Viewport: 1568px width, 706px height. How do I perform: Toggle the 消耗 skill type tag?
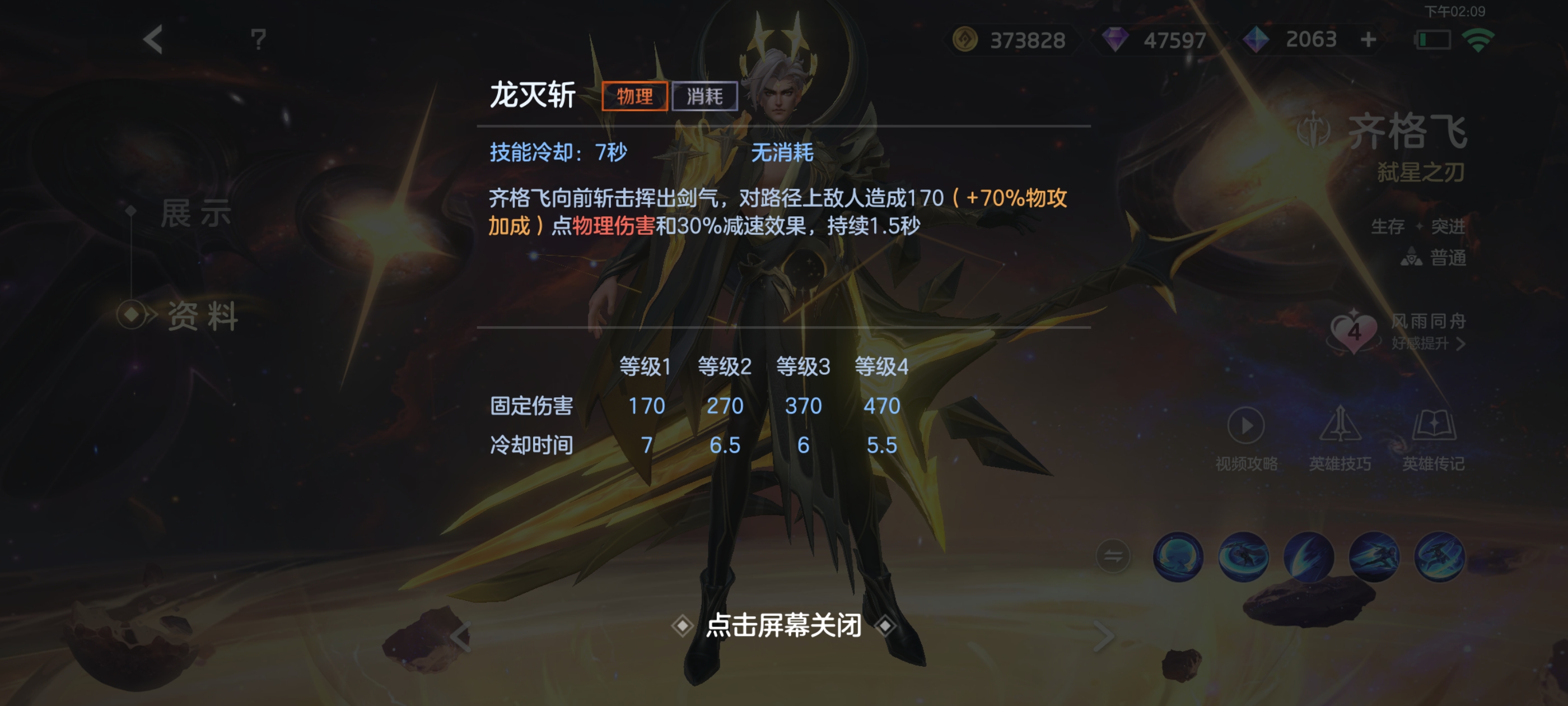point(706,96)
